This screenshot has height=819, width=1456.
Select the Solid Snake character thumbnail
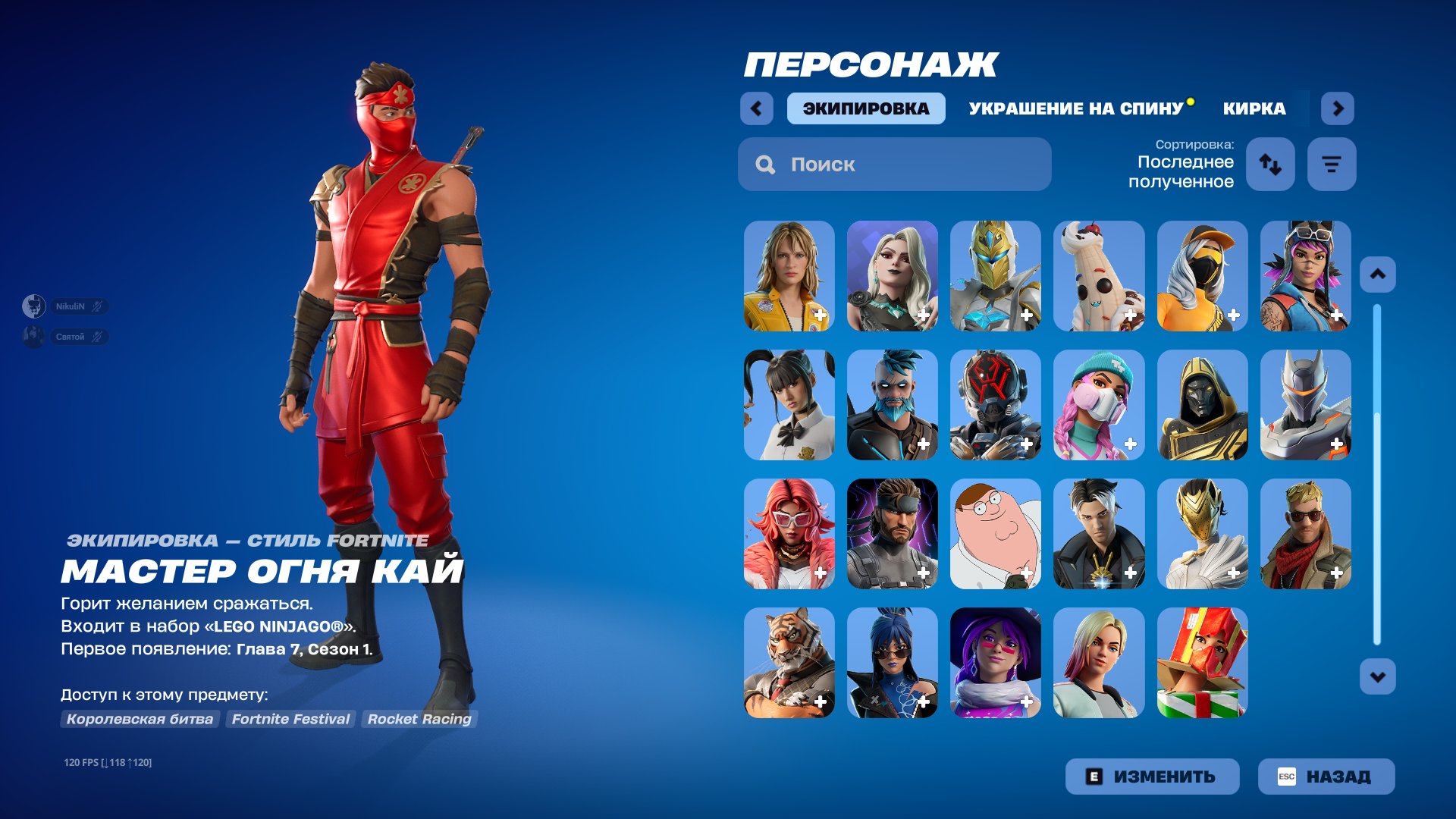(893, 535)
